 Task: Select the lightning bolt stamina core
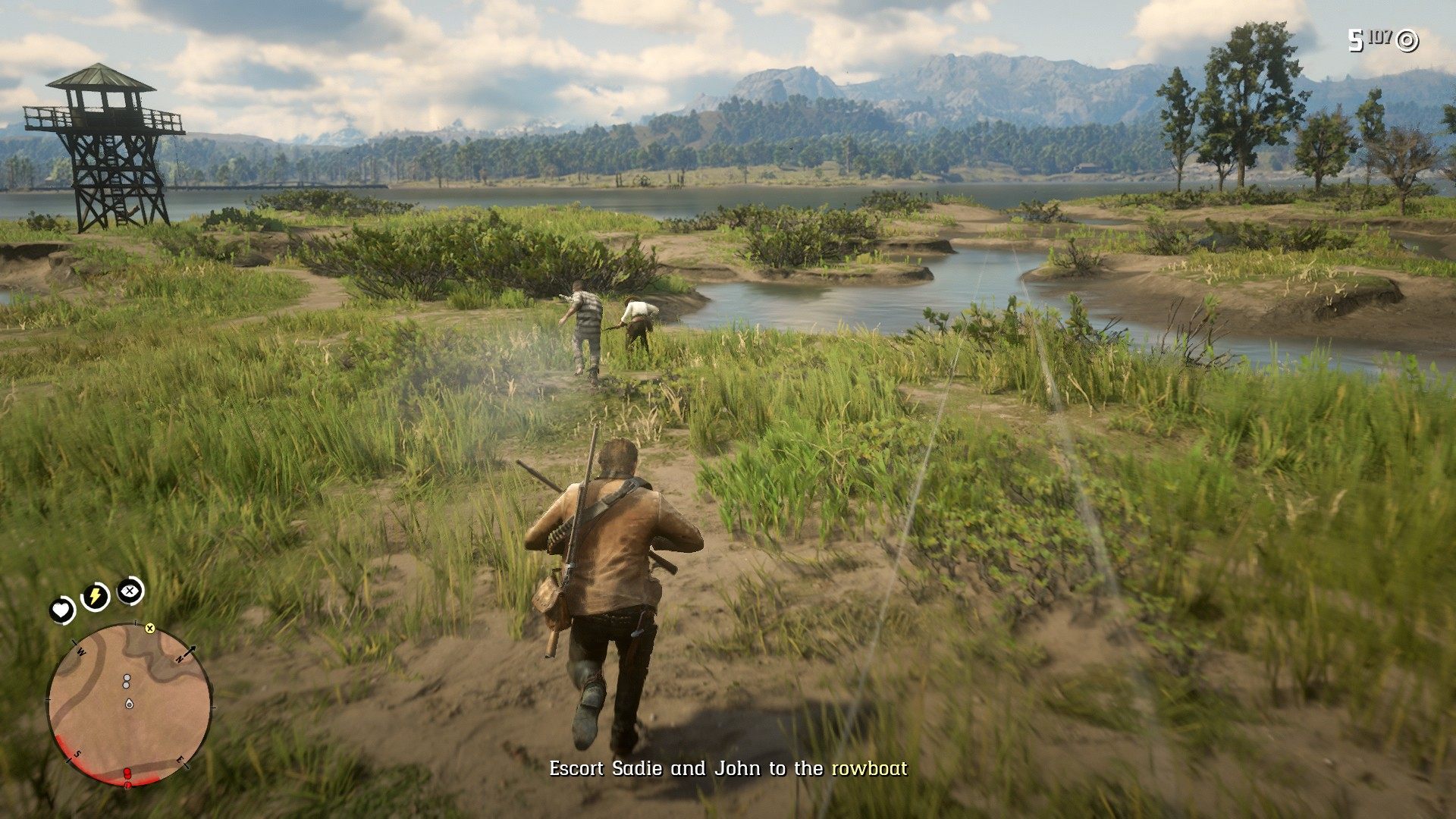pos(95,597)
